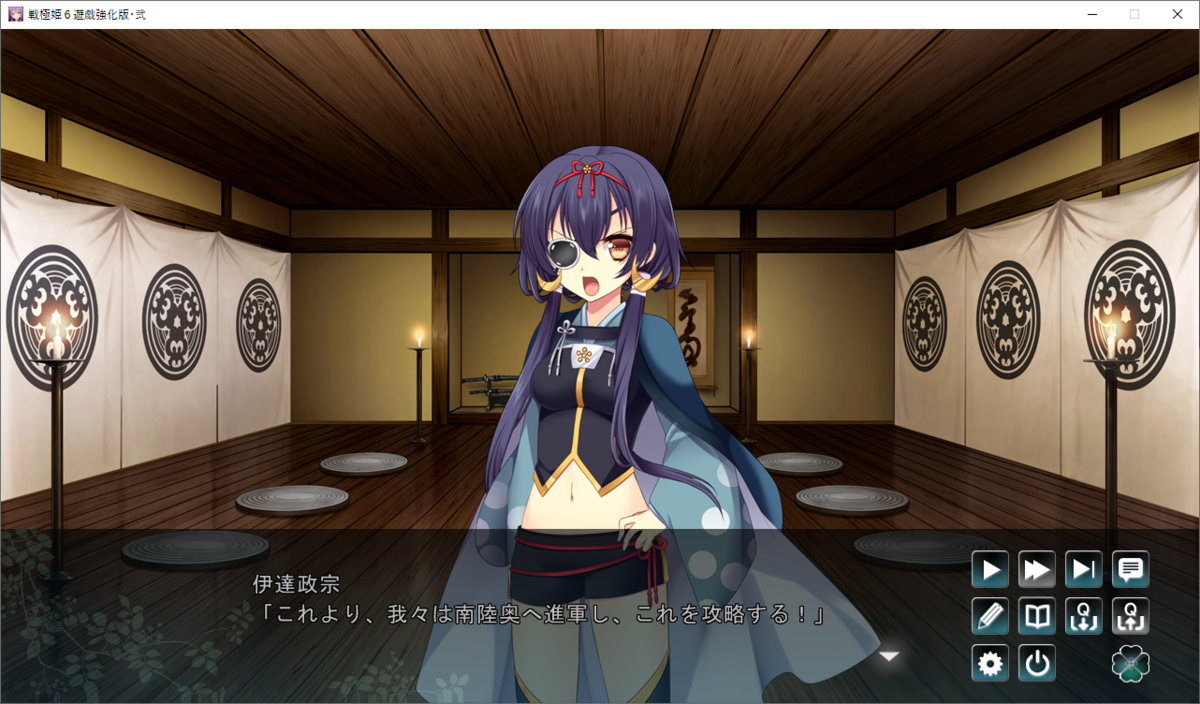
Task: Activate the double-arrow fast-forward button
Action: (x=1037, y=570)
